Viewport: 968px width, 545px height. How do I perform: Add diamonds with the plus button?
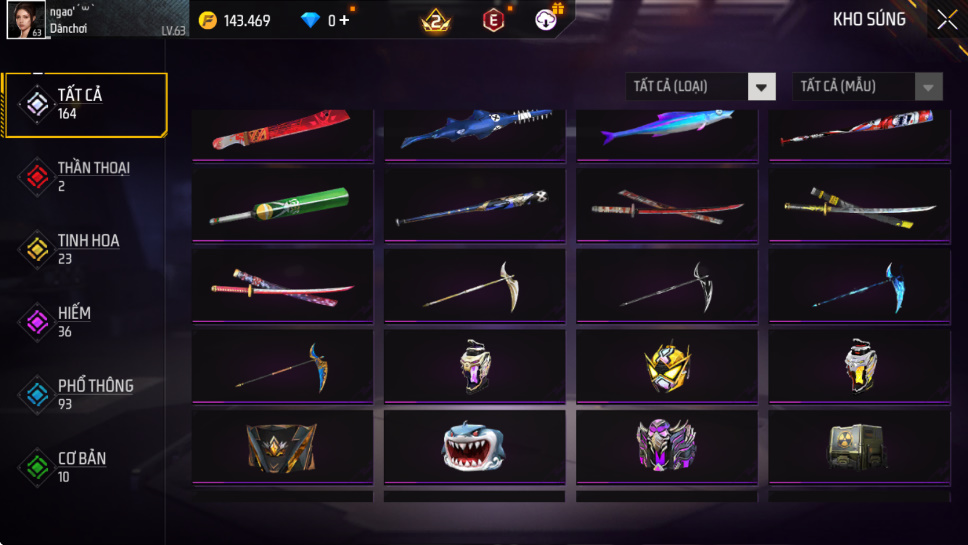click(344, 20)
